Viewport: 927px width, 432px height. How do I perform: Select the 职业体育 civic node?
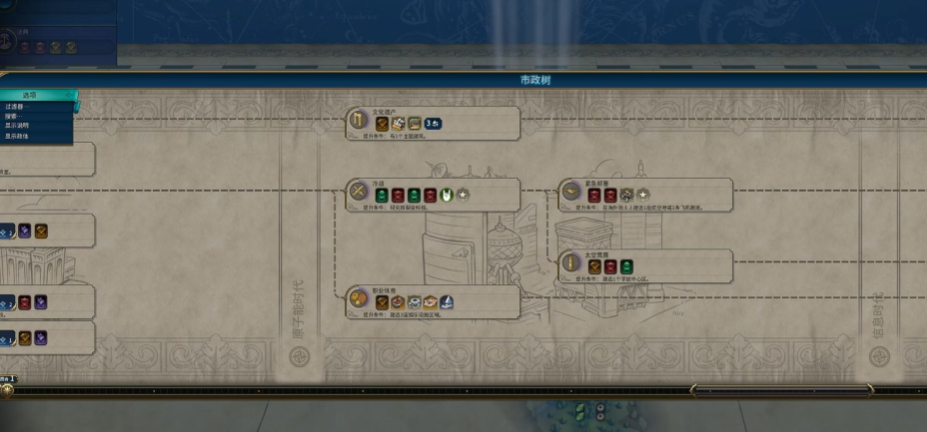click(432, 301)
